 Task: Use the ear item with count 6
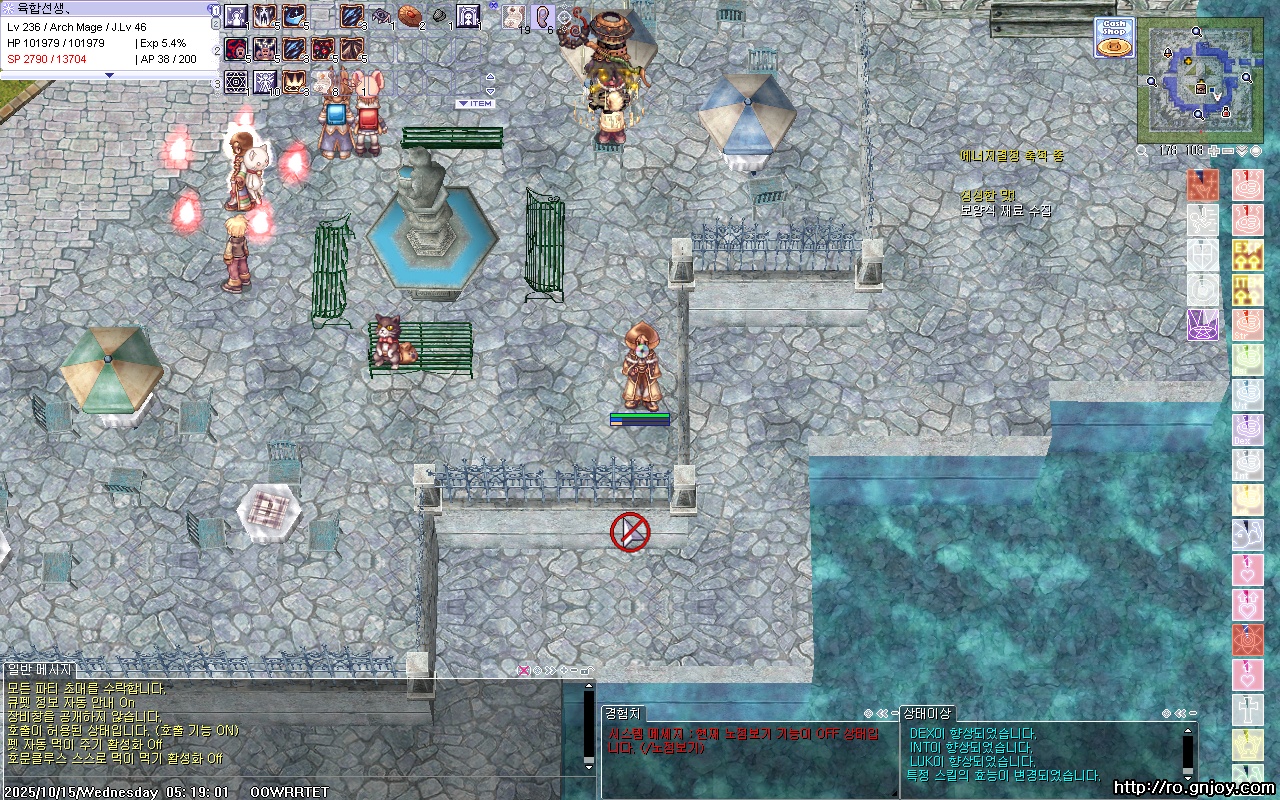coord(543,16)
